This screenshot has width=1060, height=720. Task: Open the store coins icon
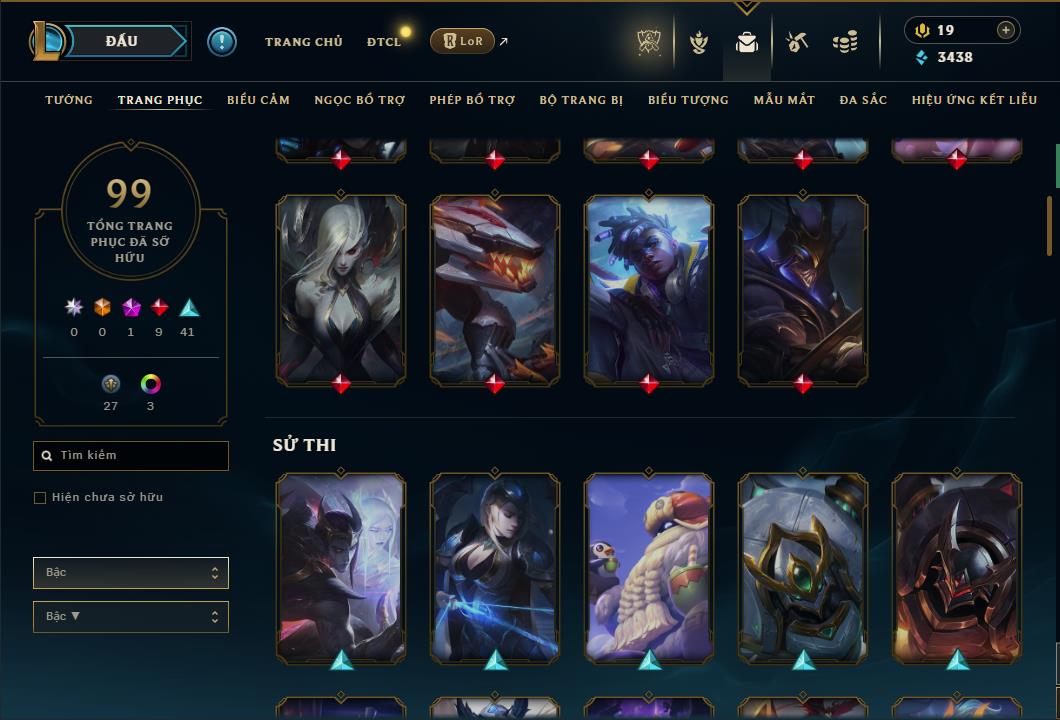click(x=845, y=42)
